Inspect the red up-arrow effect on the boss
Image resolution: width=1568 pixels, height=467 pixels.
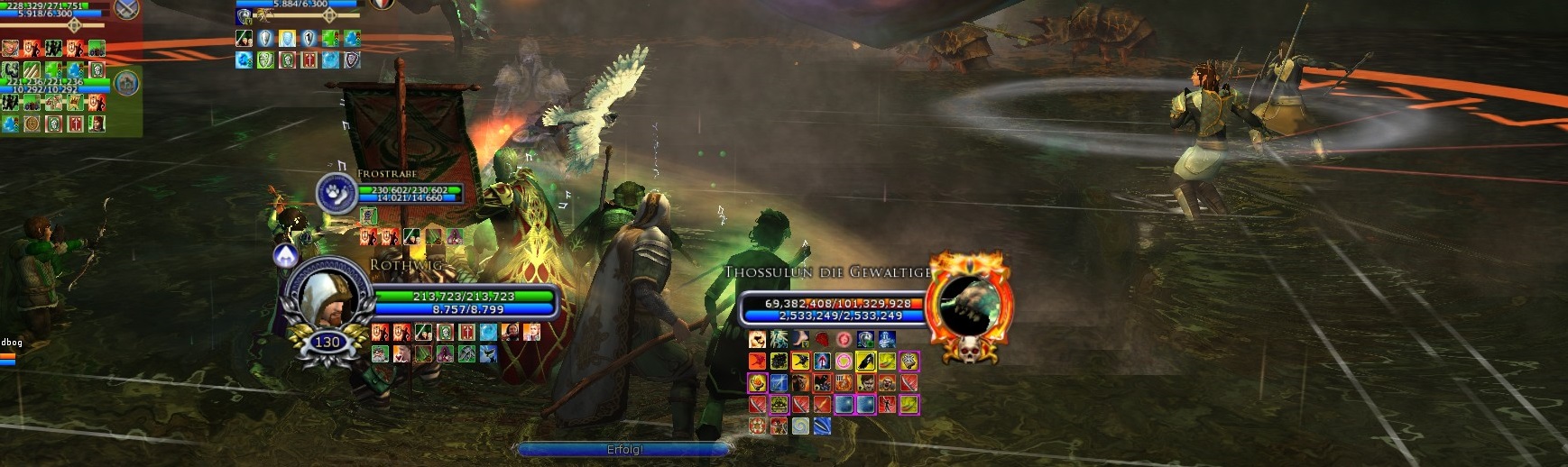(x=822, y=362)
